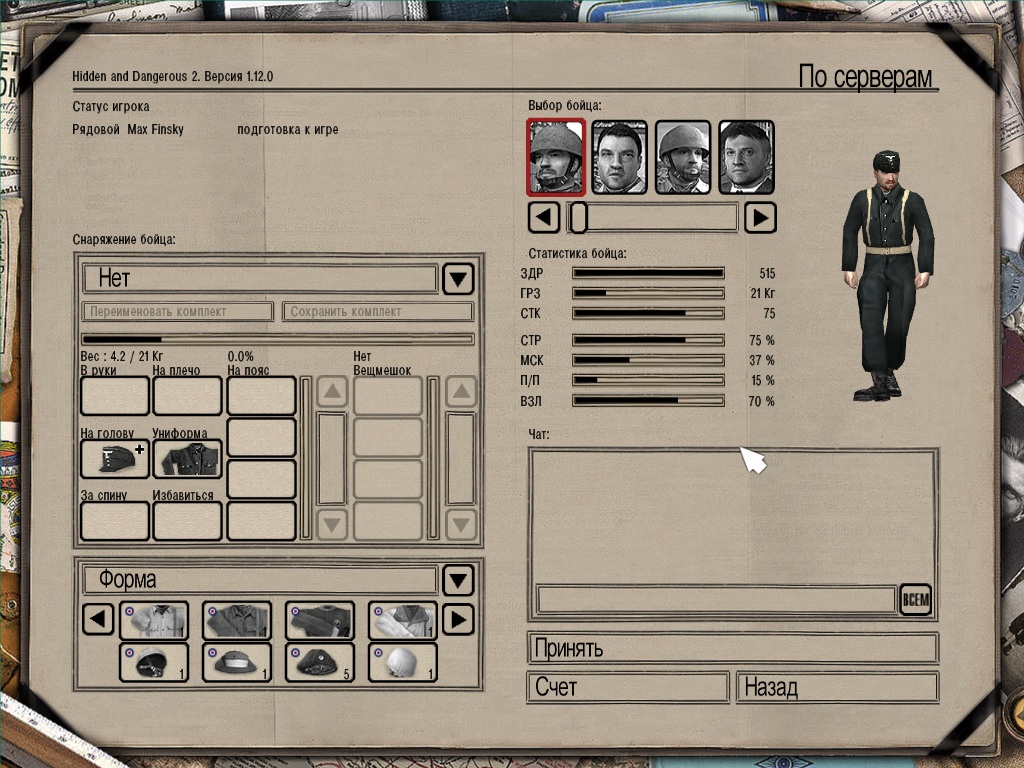Open the Форма category dropdown
Viewport: 1024px width, 768px height.
pos(458,580)
